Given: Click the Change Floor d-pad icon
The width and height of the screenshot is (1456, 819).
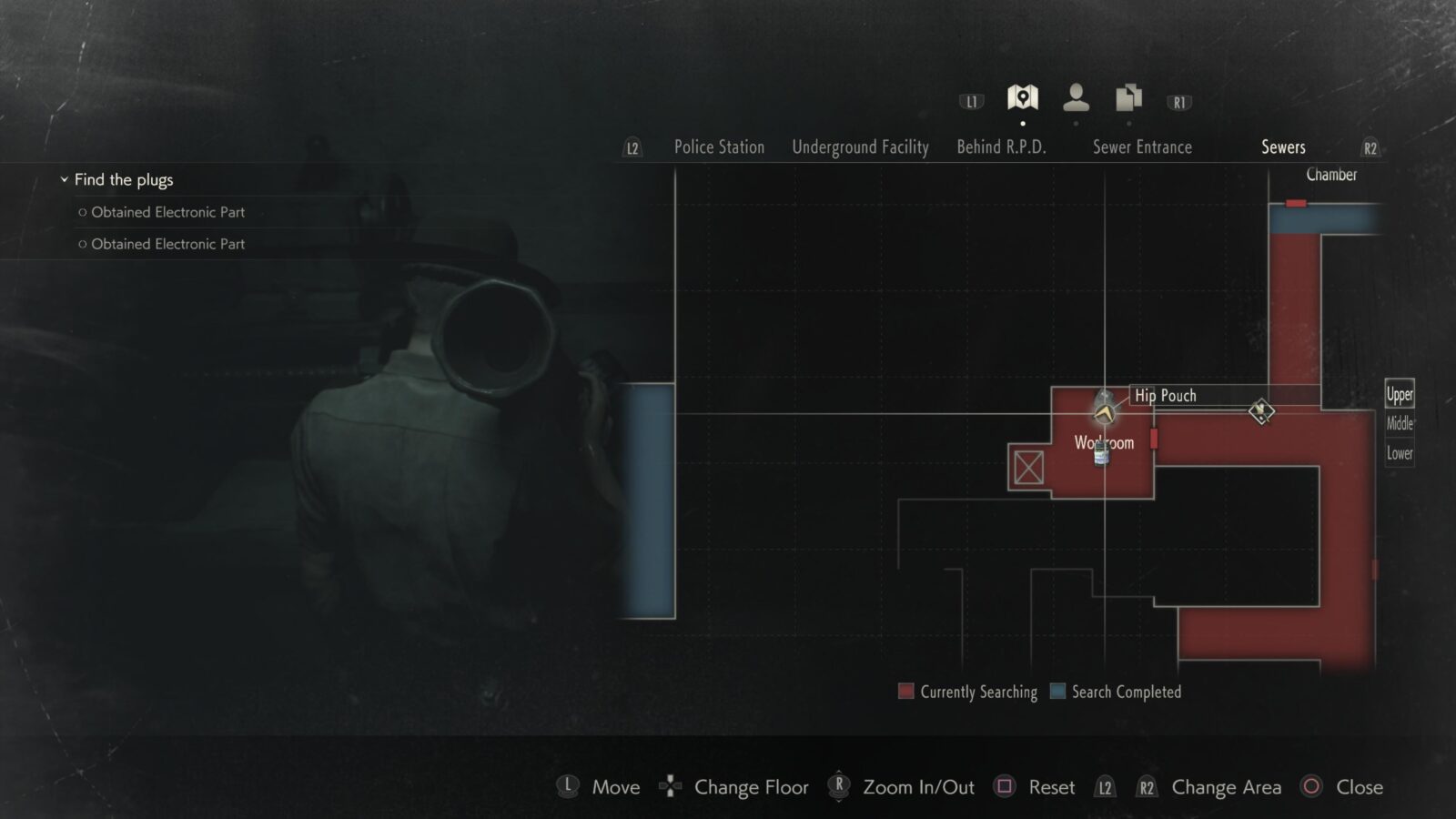Looking at the screenshot, I should click(x=671, y=787).
